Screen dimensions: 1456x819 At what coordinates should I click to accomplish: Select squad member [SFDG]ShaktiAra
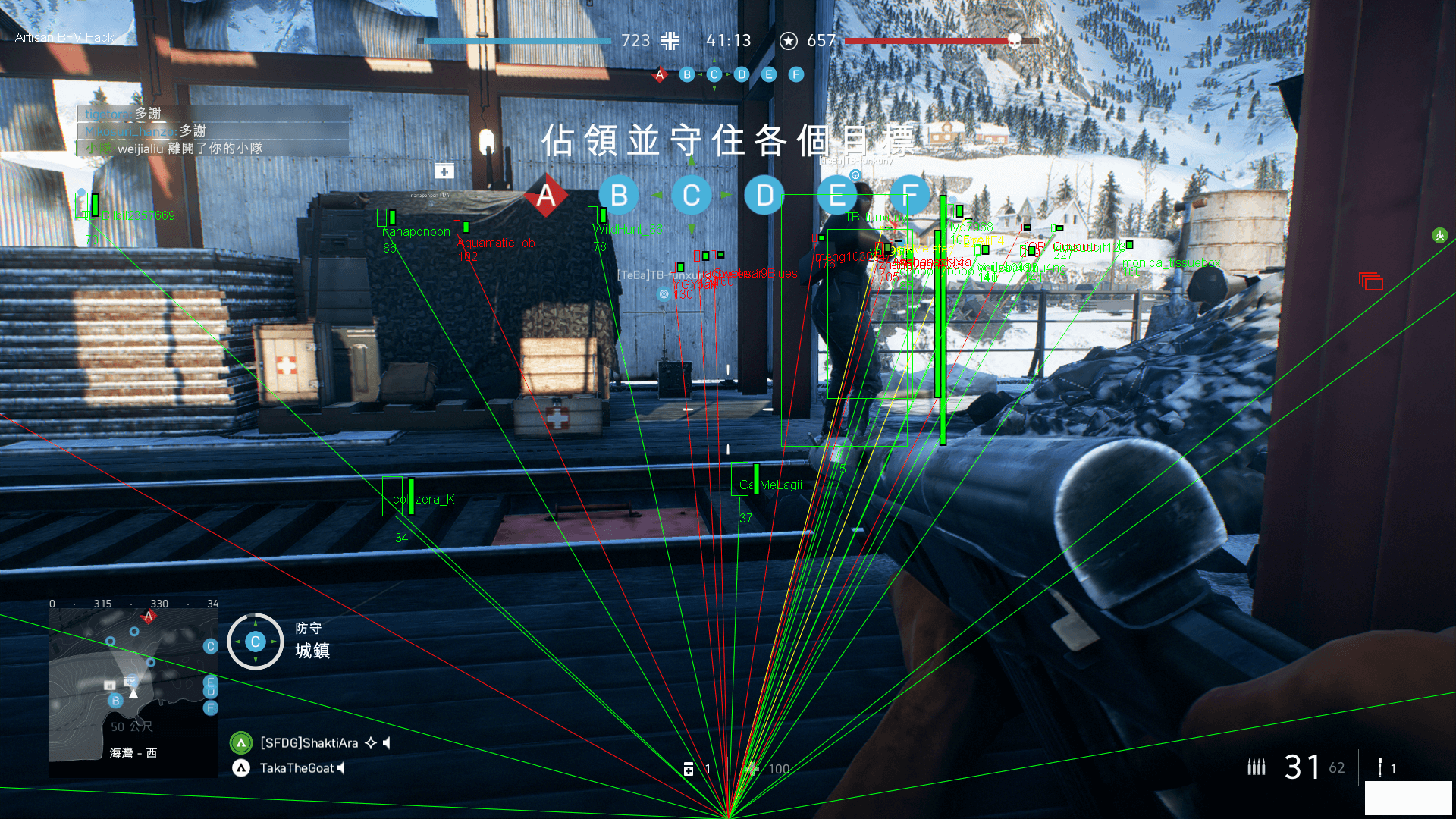[x=309, y=743]
